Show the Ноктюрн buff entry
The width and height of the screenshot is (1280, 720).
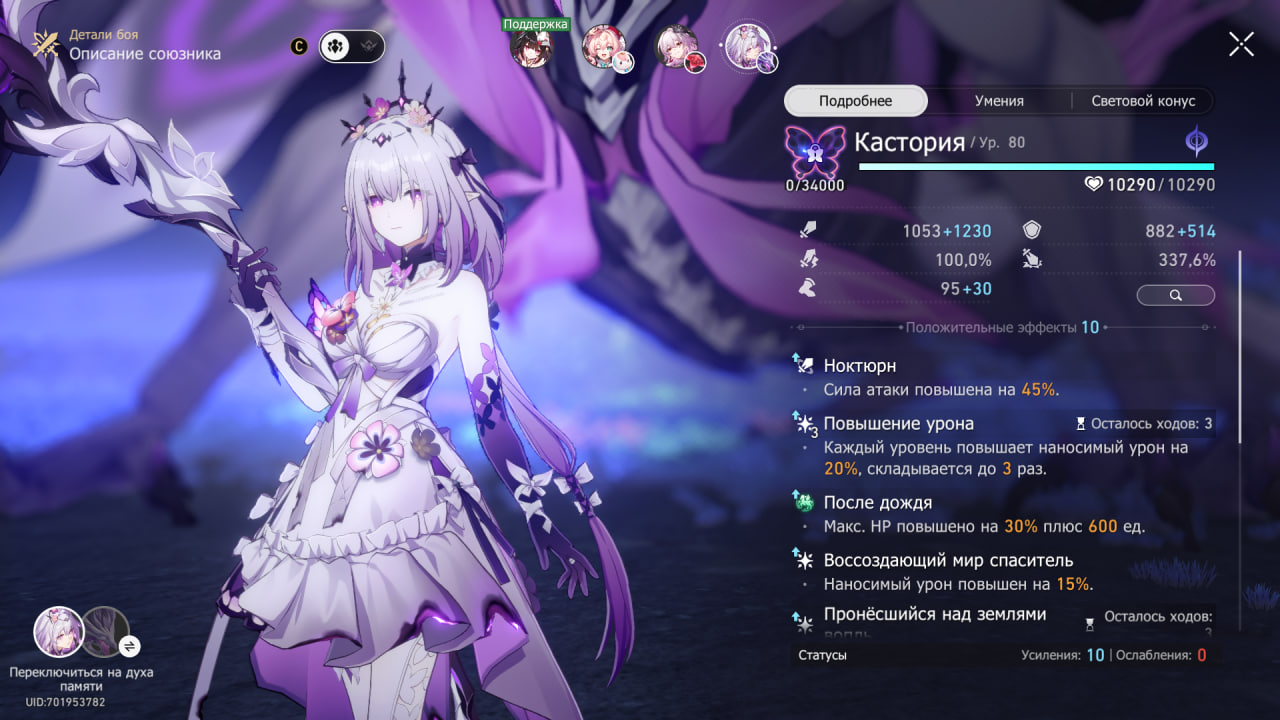[x=859, y=366]
